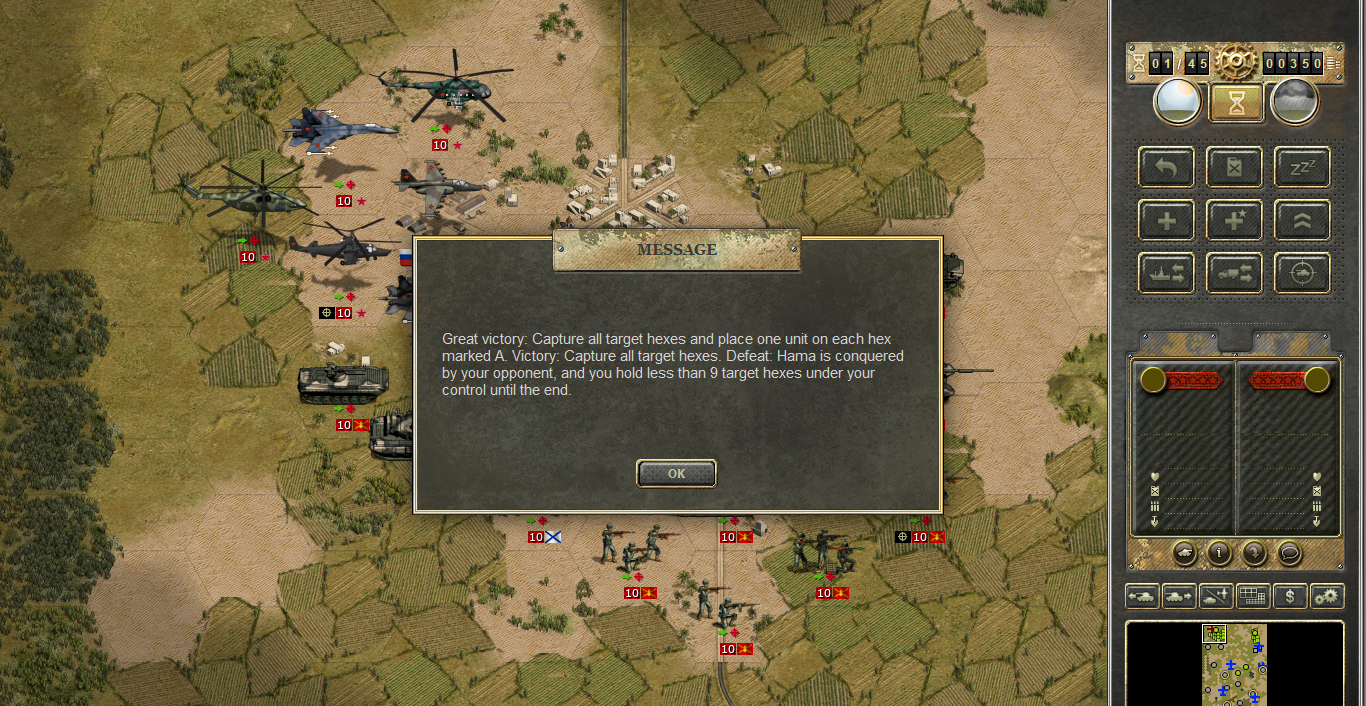
Task: Select the next unit tank arrow button
Action: [1179, 596]
